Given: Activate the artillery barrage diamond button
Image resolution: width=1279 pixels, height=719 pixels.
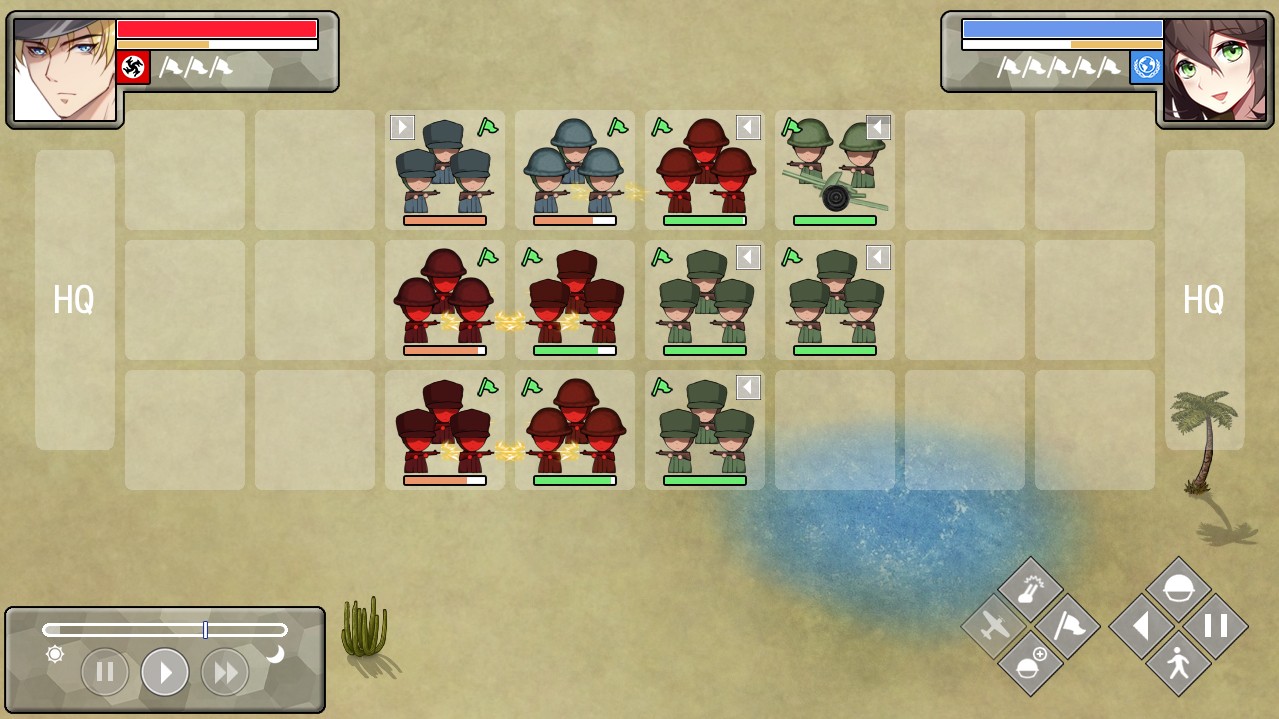Looking at the screenshot, I should pyautogui.click(x=1030, y=590).
